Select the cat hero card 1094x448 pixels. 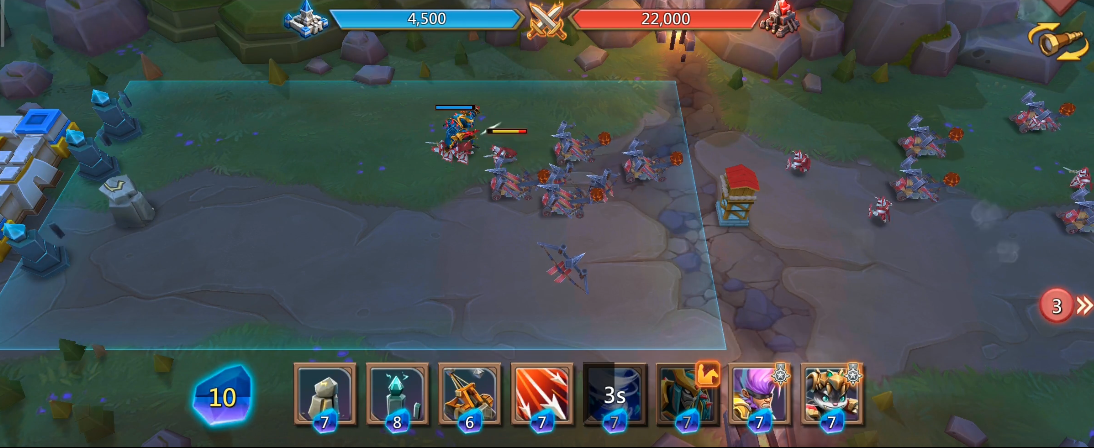(x=832, y=394)
